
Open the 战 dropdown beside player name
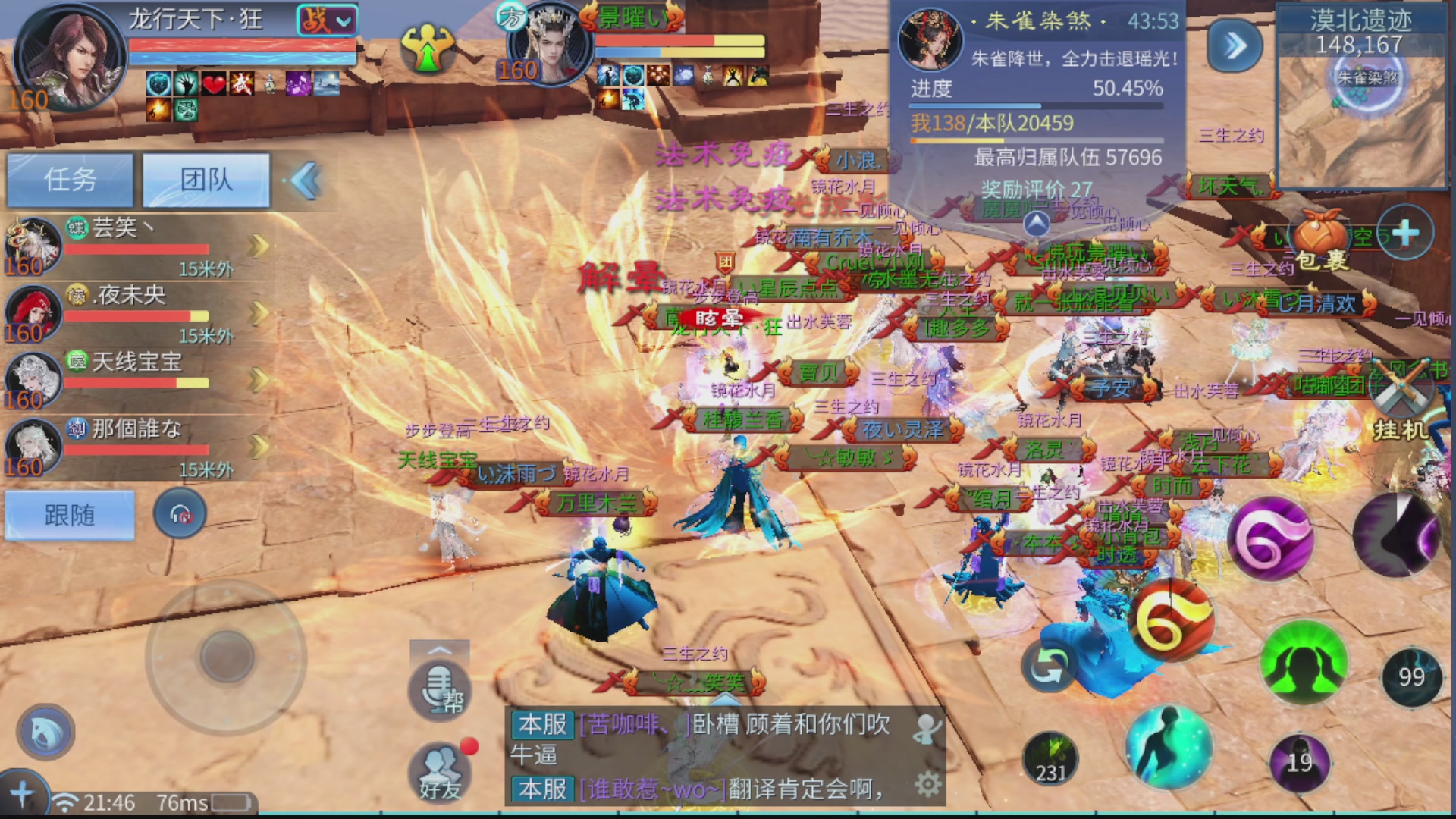click(328, 21)
